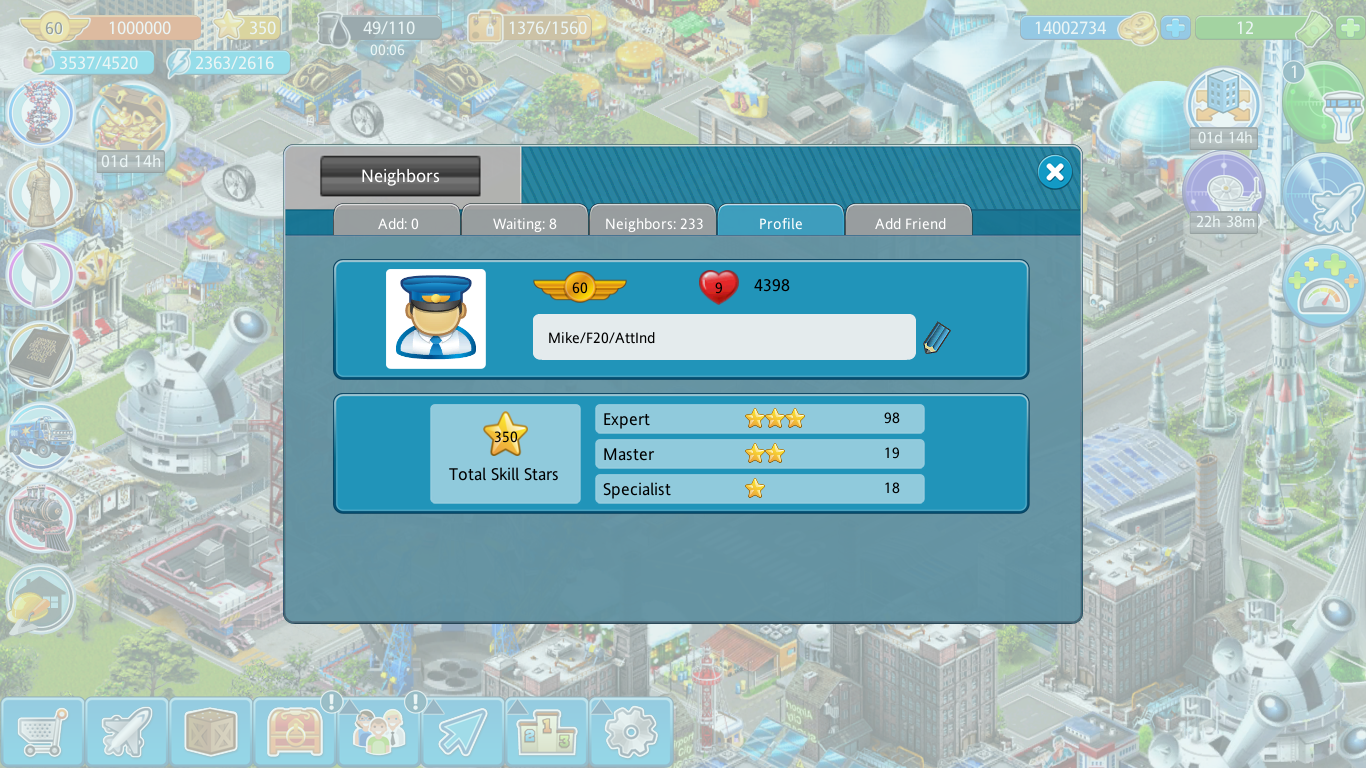Open the shopping cart store
Image resolution: width=1366 pixels, height=768 pixels.
click(42, 732)
